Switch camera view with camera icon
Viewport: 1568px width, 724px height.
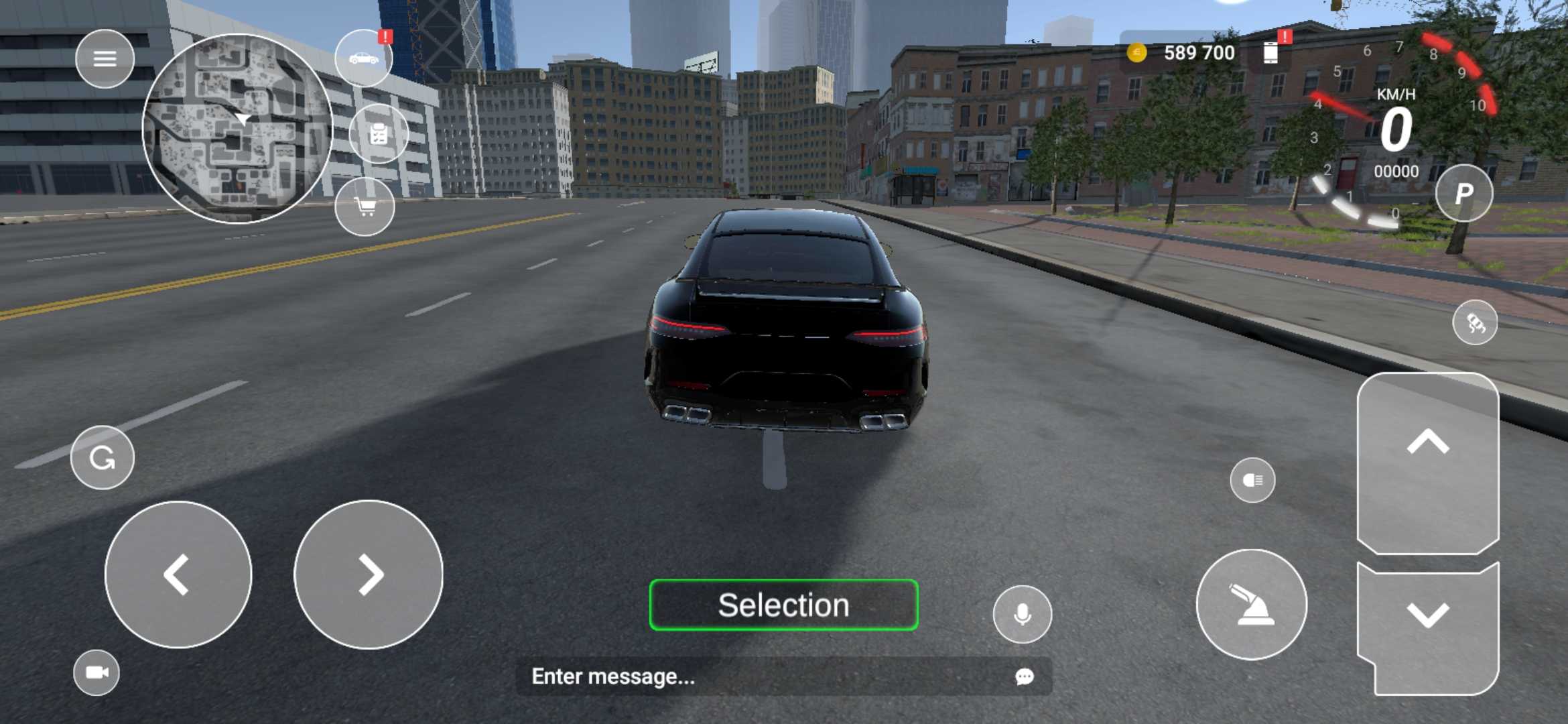click(96, 672)
